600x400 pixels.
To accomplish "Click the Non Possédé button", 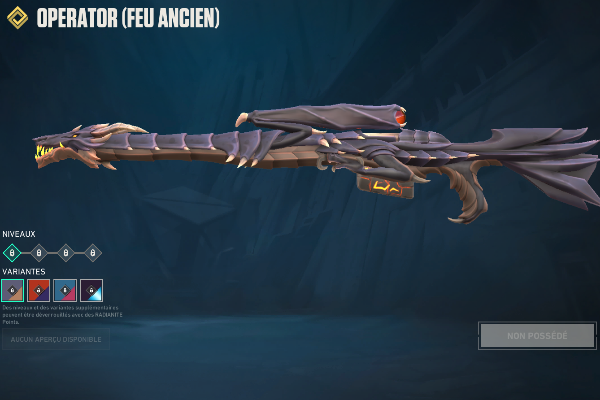I will [537, 336].
